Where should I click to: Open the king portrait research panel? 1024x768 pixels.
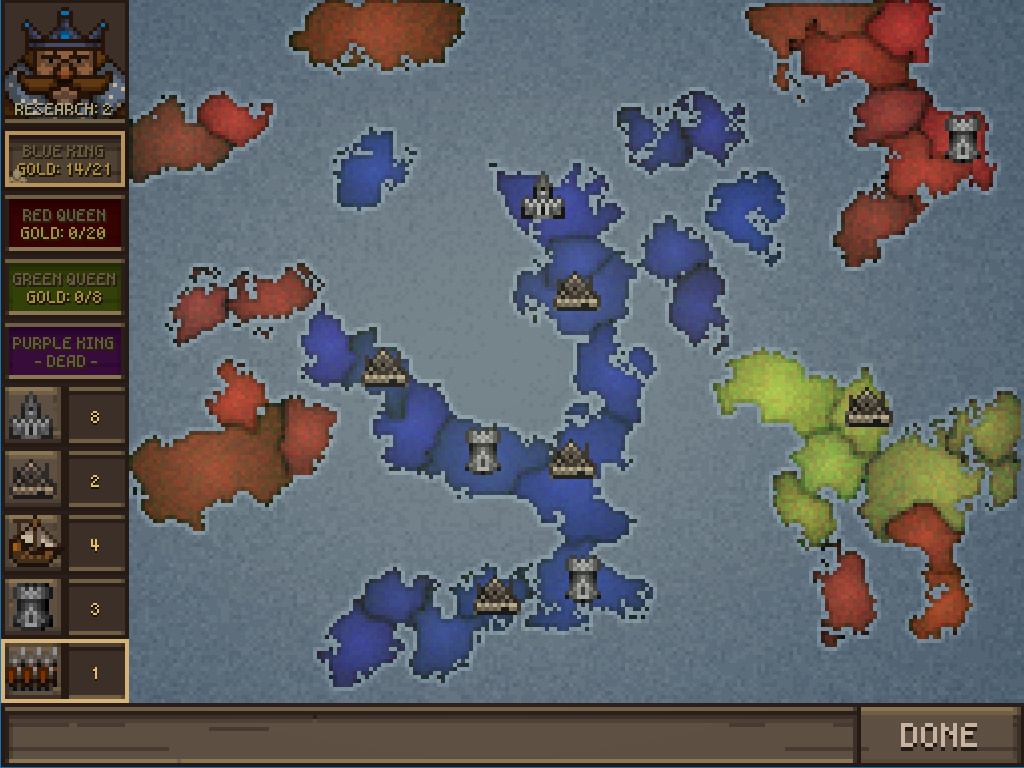click(x=64, y=62)
